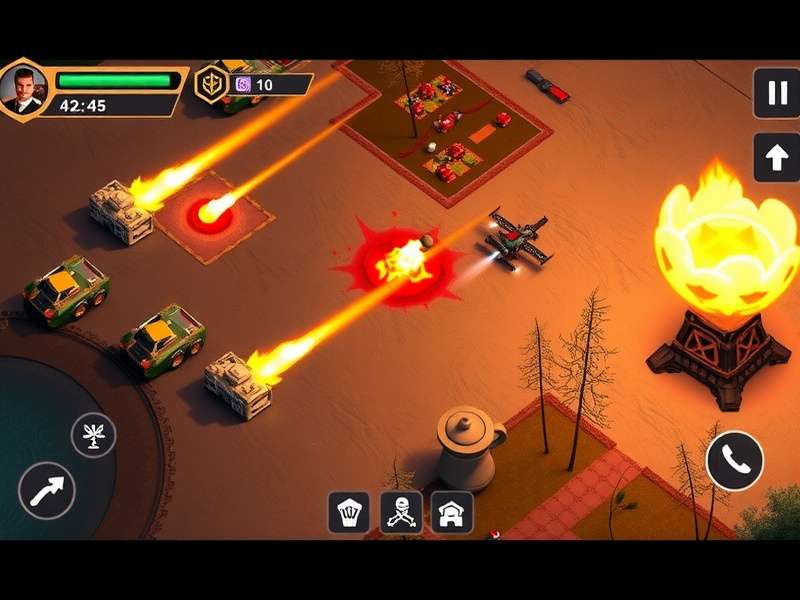Open the building garage icon
The width and height of the screenshot is (800, 600).
[452, 512]
